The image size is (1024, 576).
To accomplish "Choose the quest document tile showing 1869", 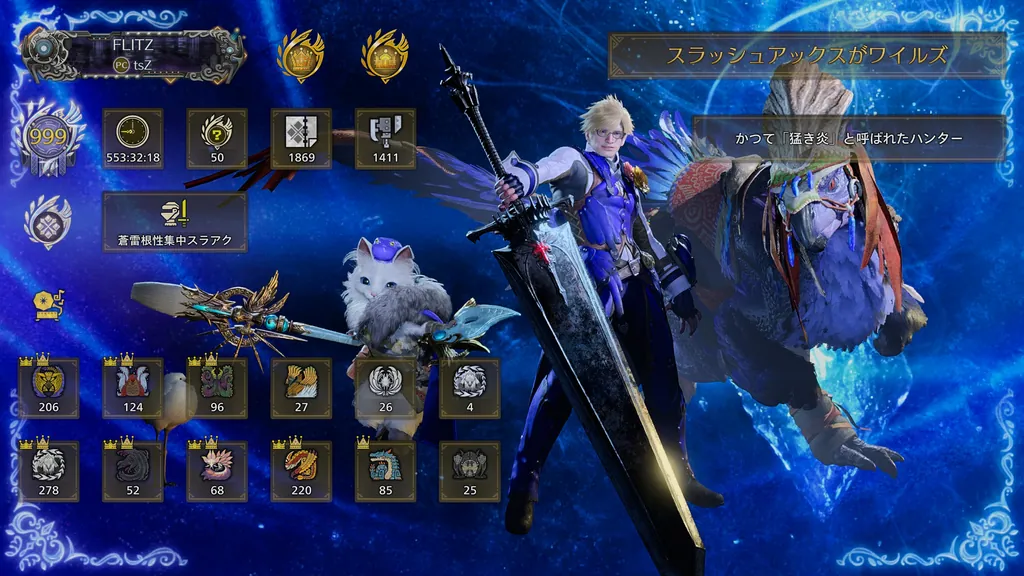I will [301, 138].
